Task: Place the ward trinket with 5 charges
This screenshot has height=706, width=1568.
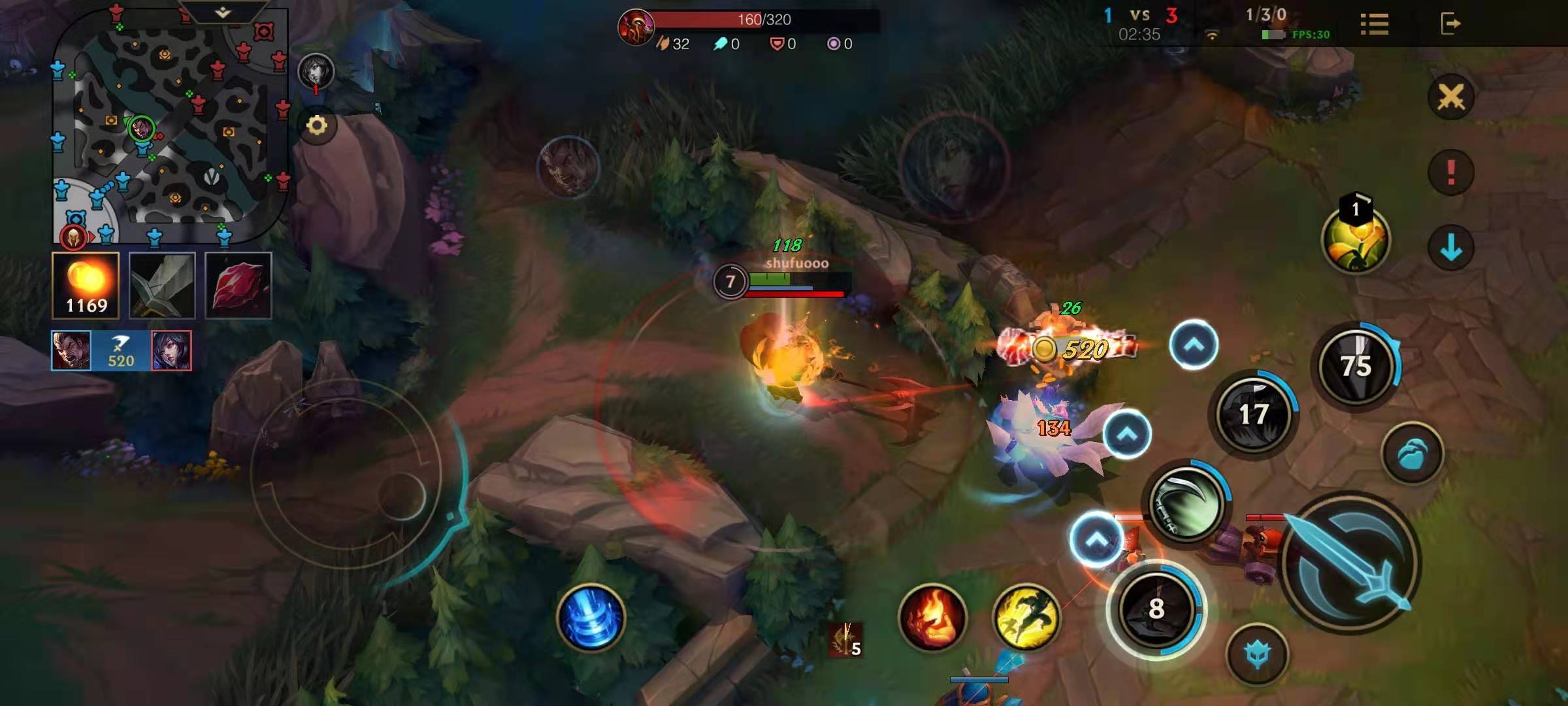Action: 846,639
